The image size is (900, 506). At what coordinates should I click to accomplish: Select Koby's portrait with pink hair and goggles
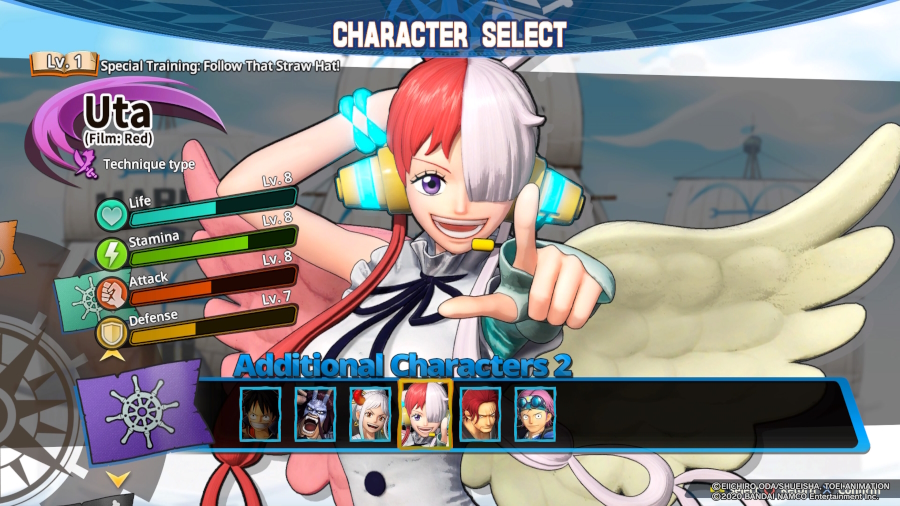535,414
